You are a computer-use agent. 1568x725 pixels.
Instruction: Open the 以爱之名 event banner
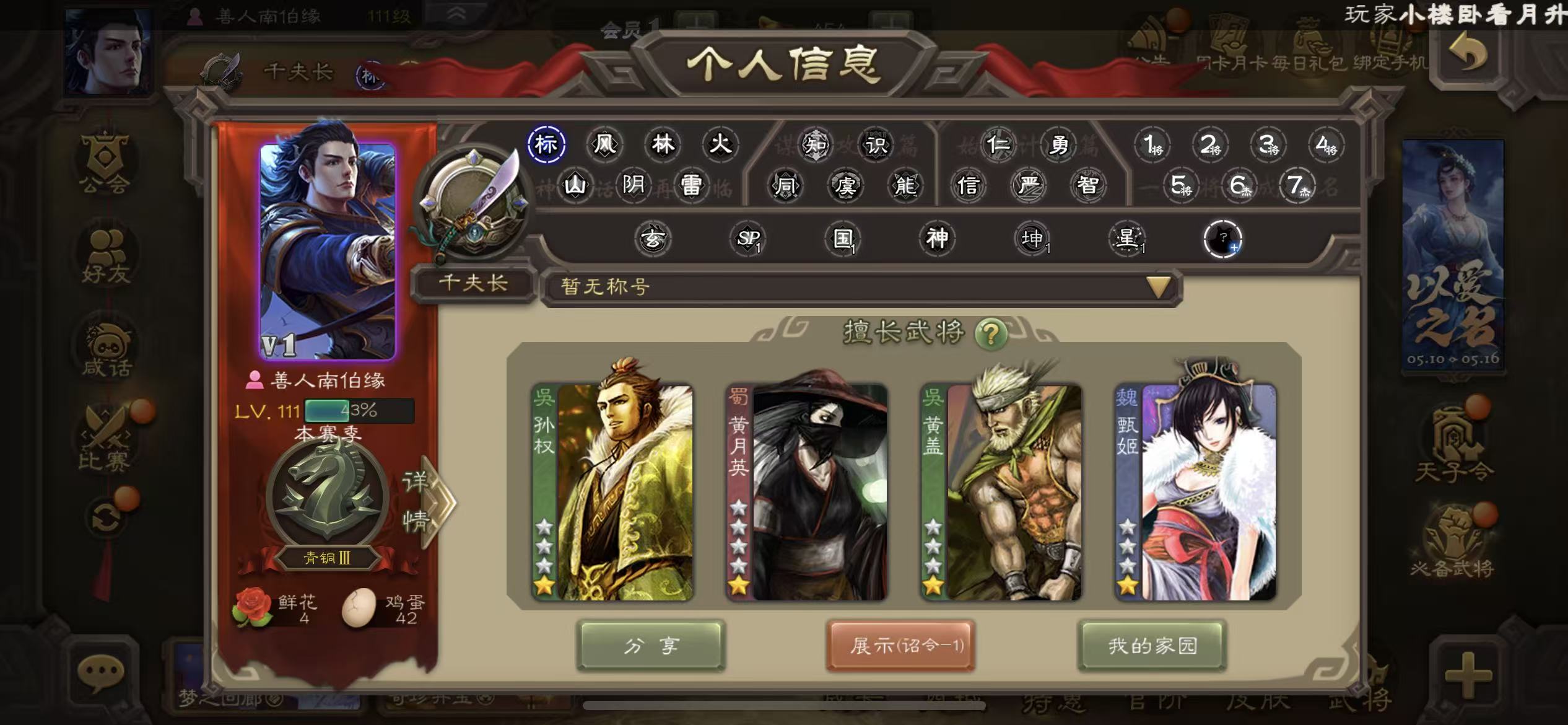1453,255
